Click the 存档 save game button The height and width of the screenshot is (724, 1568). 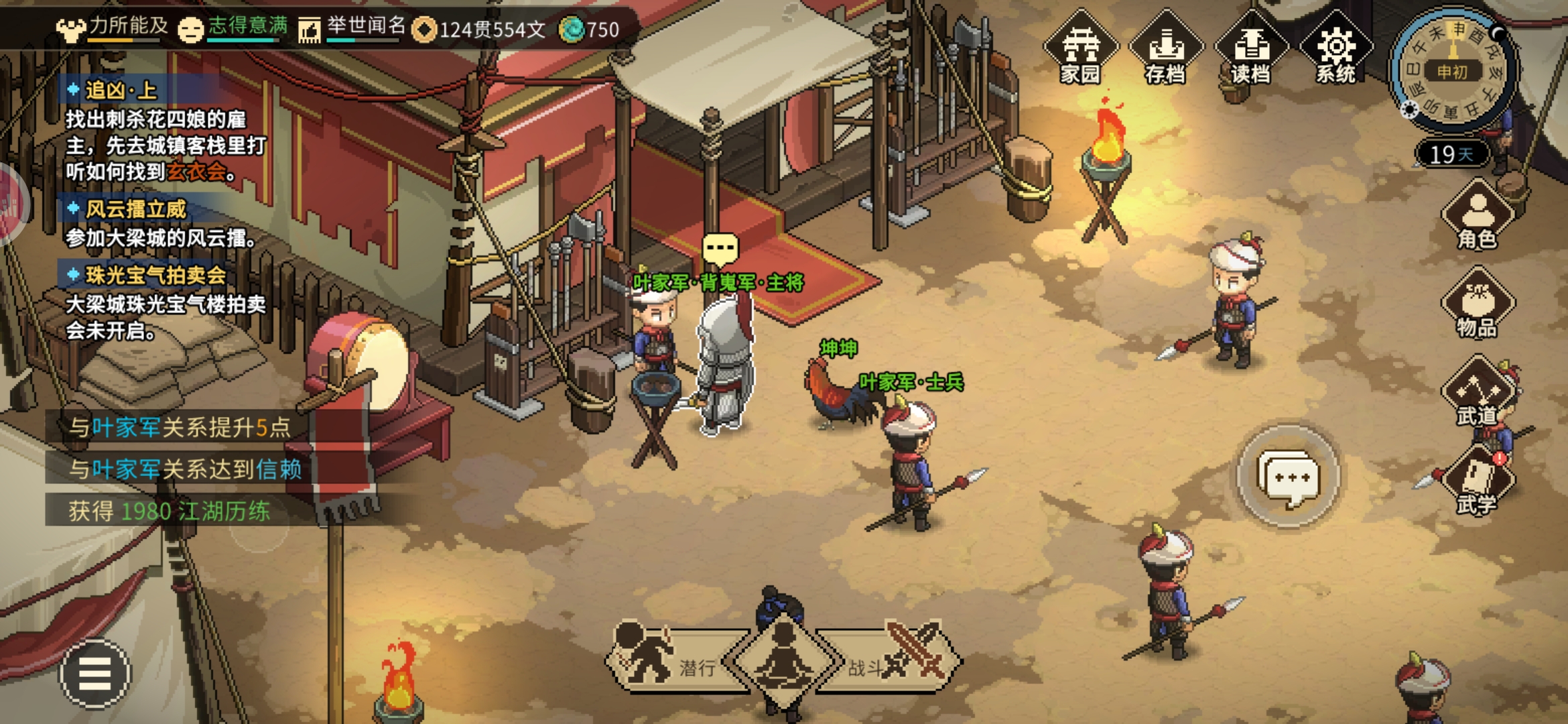[x=1166, y=50]
